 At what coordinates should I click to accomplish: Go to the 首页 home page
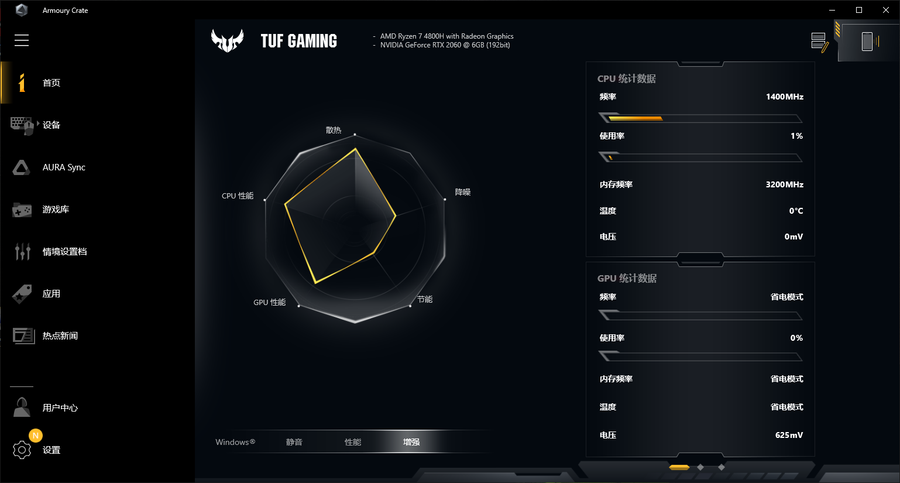pyautogui.click(x=51, y=83)
